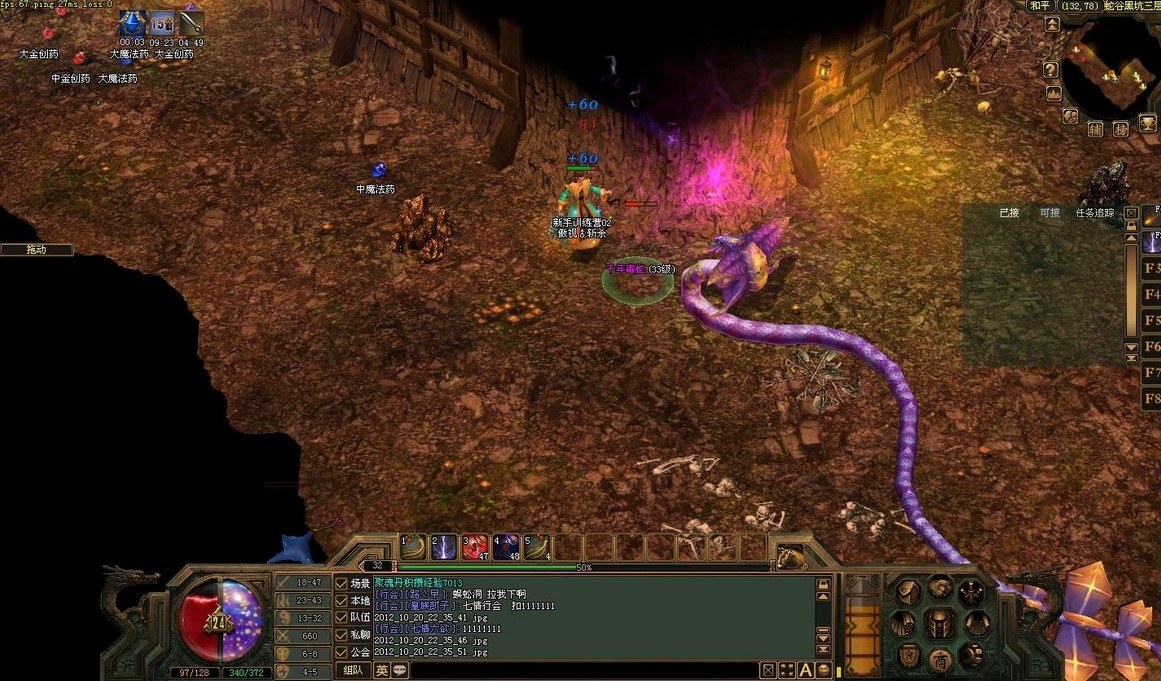Open the question mark help button
1161x681 pixels.
1050,70
